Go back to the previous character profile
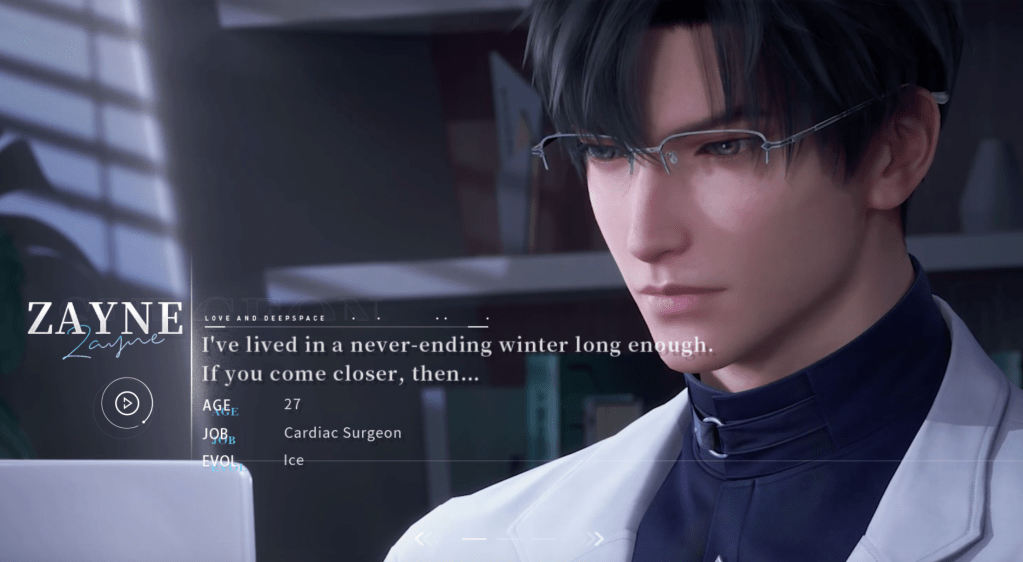 pyautogui.click(x=421, y=539)
